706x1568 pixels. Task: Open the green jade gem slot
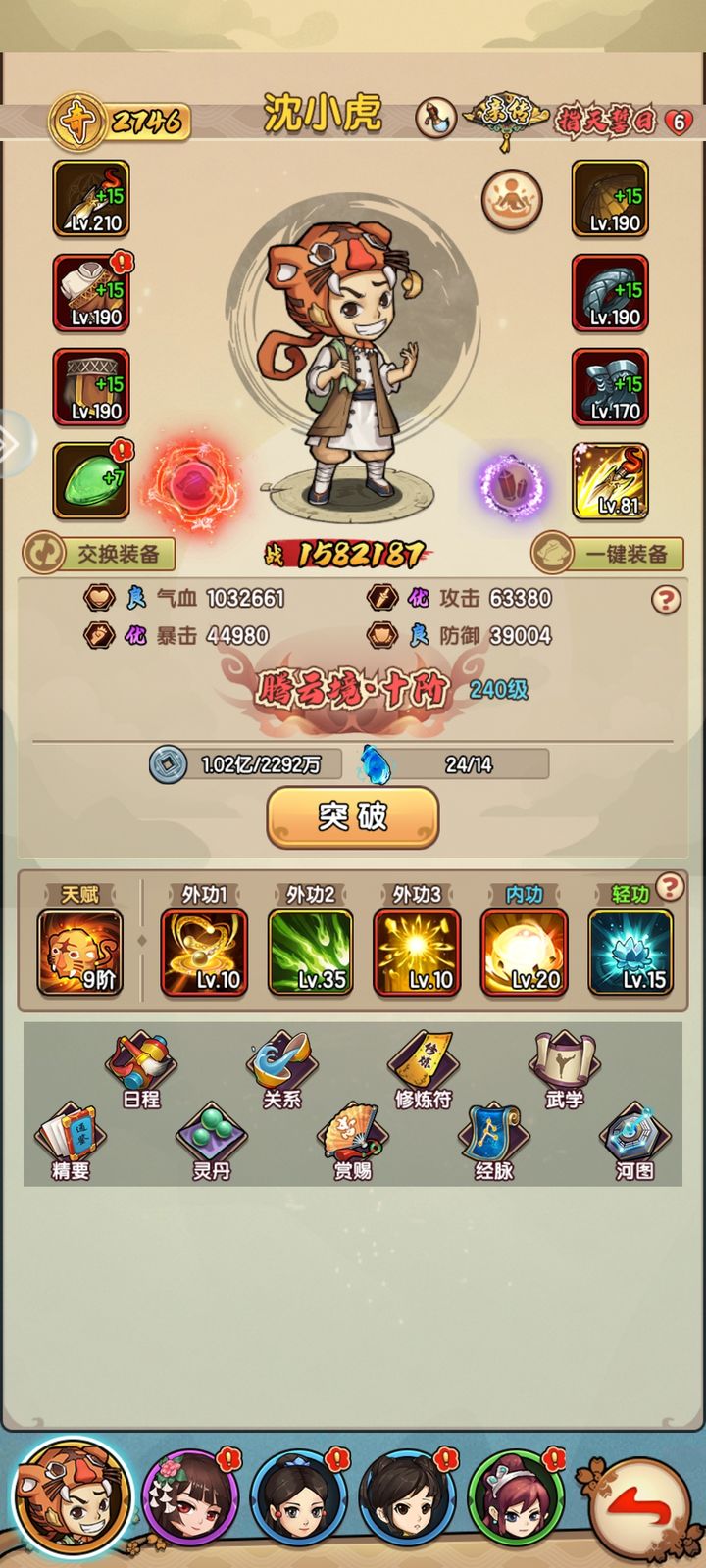coord(91,481)
